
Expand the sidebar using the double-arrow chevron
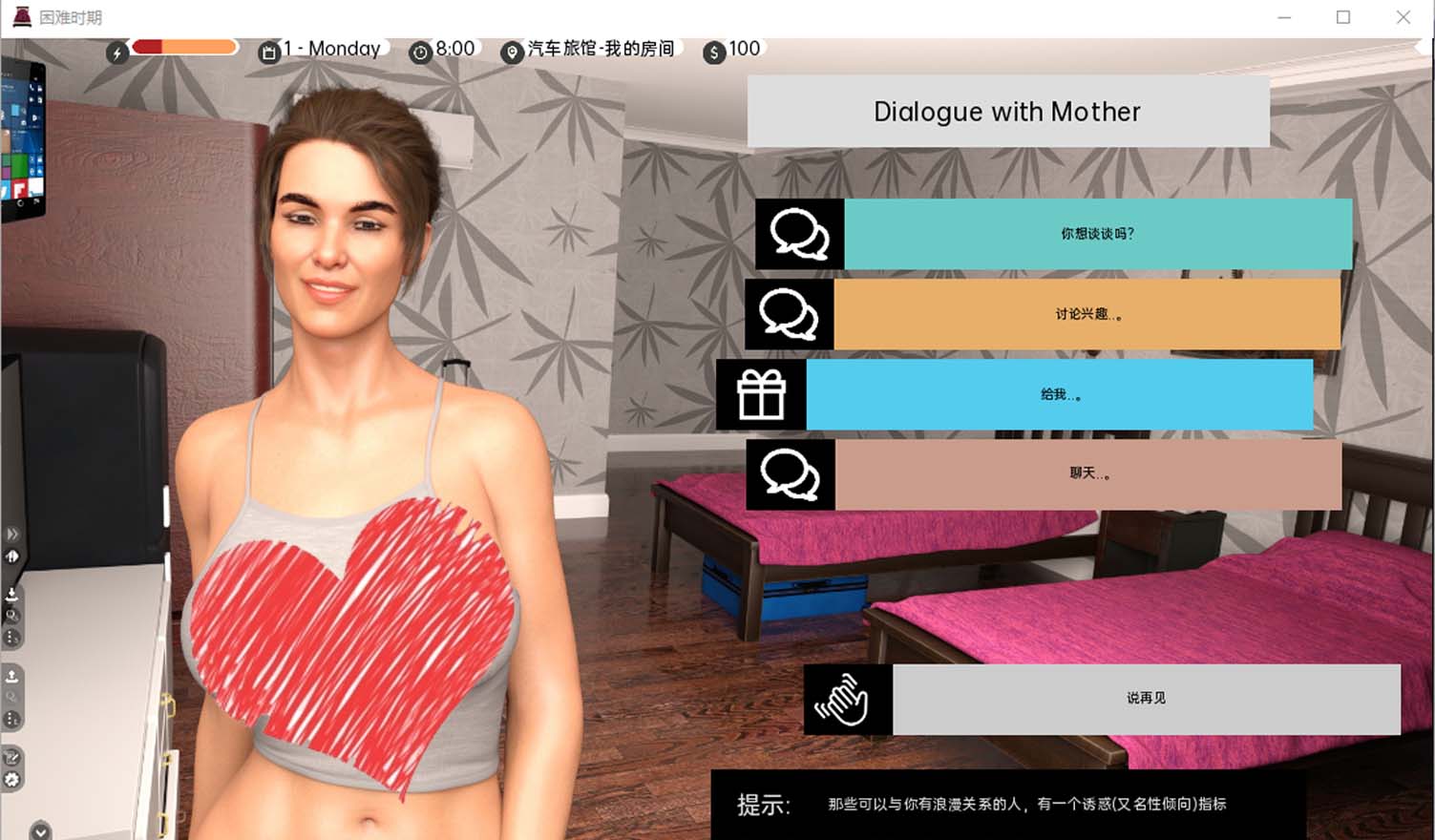[x=11, y=533]
